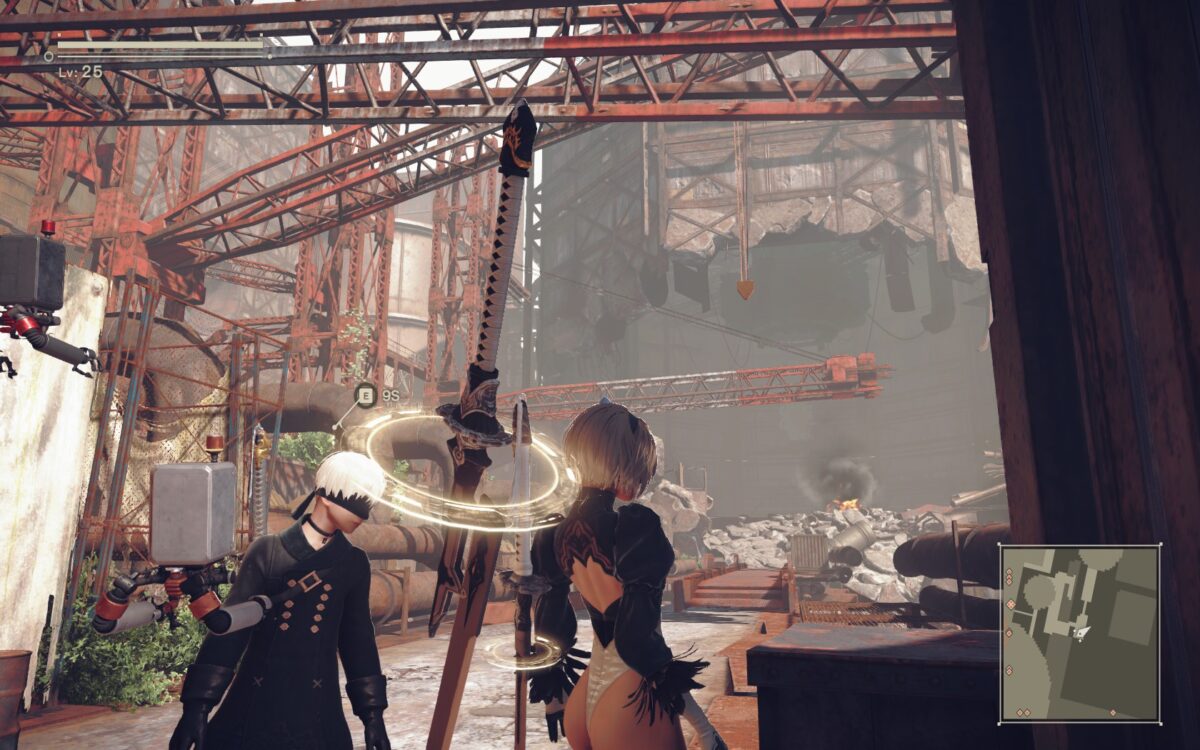The height and width of the screenshot is (750, 1200).
Task: Click the minimap in the corner
Action: tap(1080, 633)
